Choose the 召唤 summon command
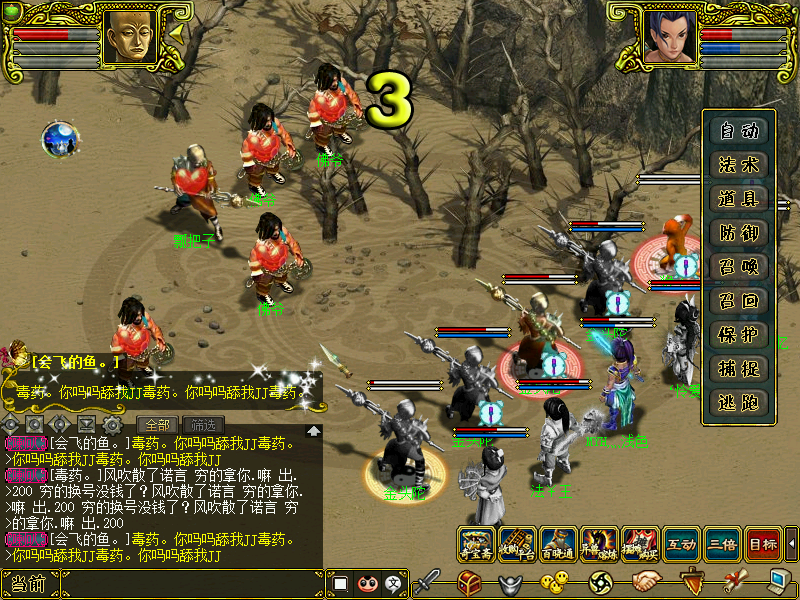Screen dimensions: 800x600 (x=739, y=266)
